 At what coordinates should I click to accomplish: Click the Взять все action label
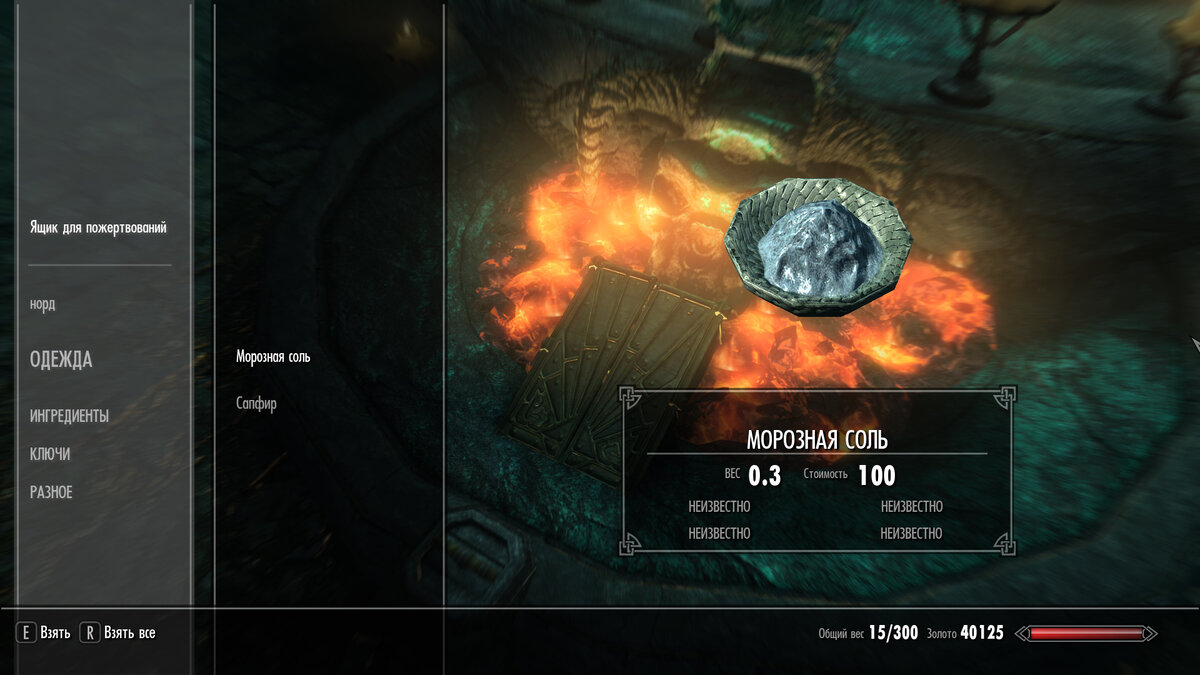(x=130, y=633)
